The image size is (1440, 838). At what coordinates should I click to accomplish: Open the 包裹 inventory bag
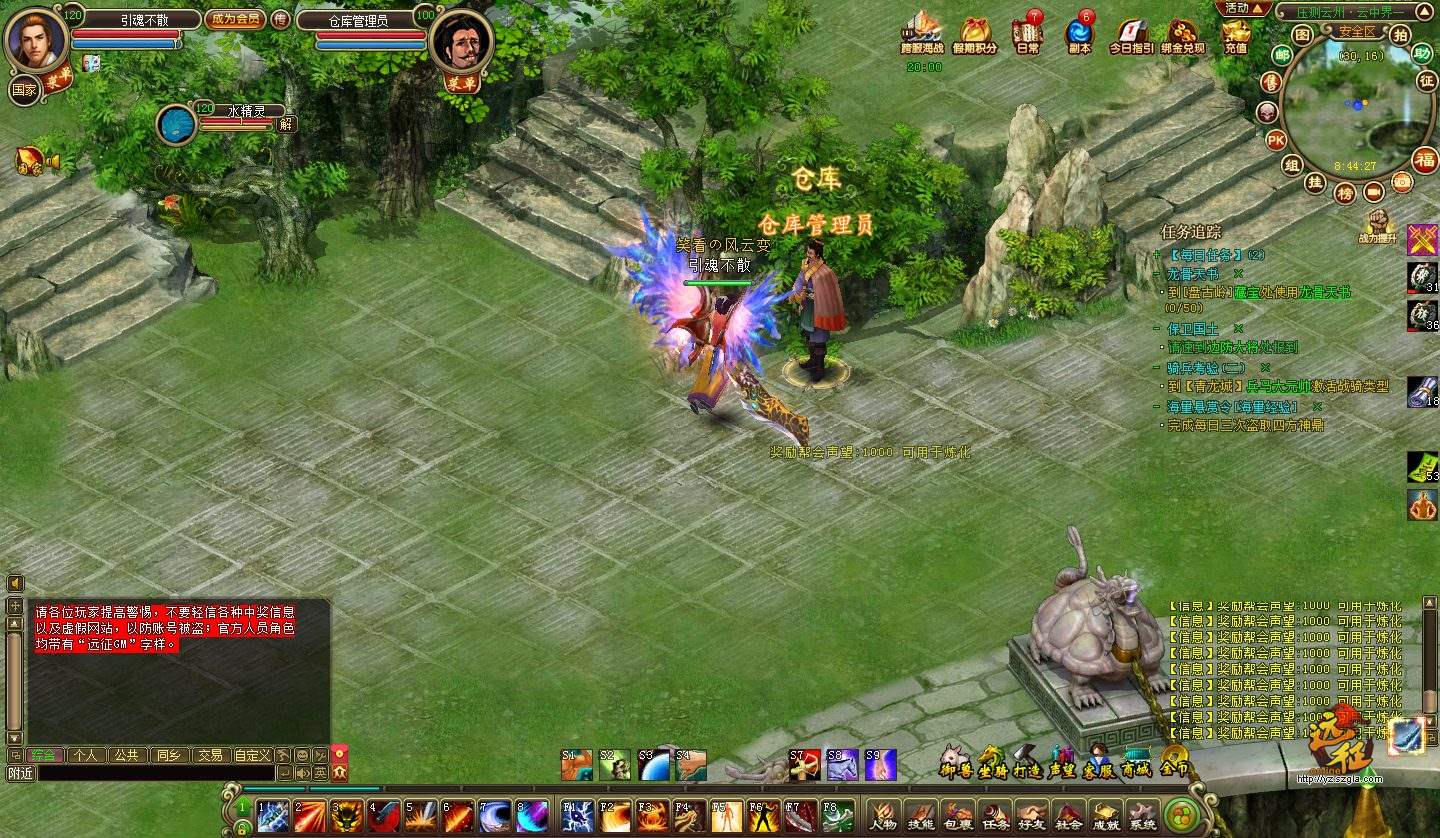tap(957, 815)
